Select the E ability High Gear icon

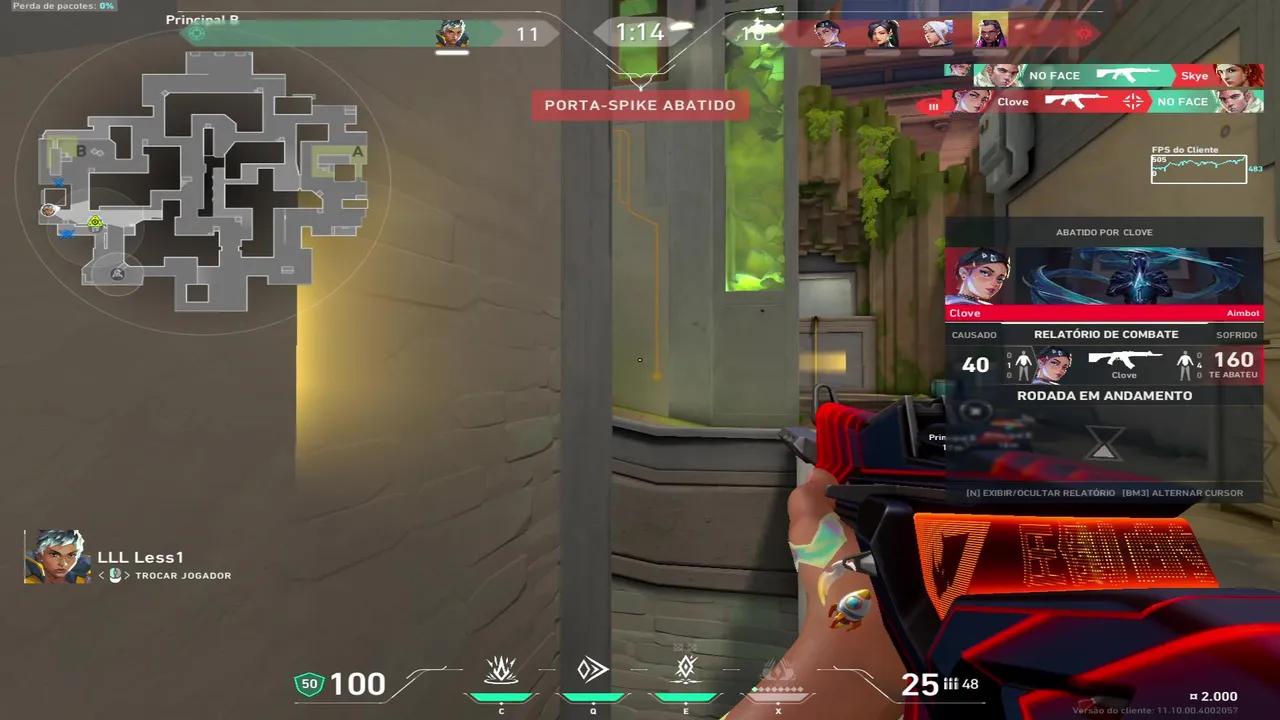(685, 670)
